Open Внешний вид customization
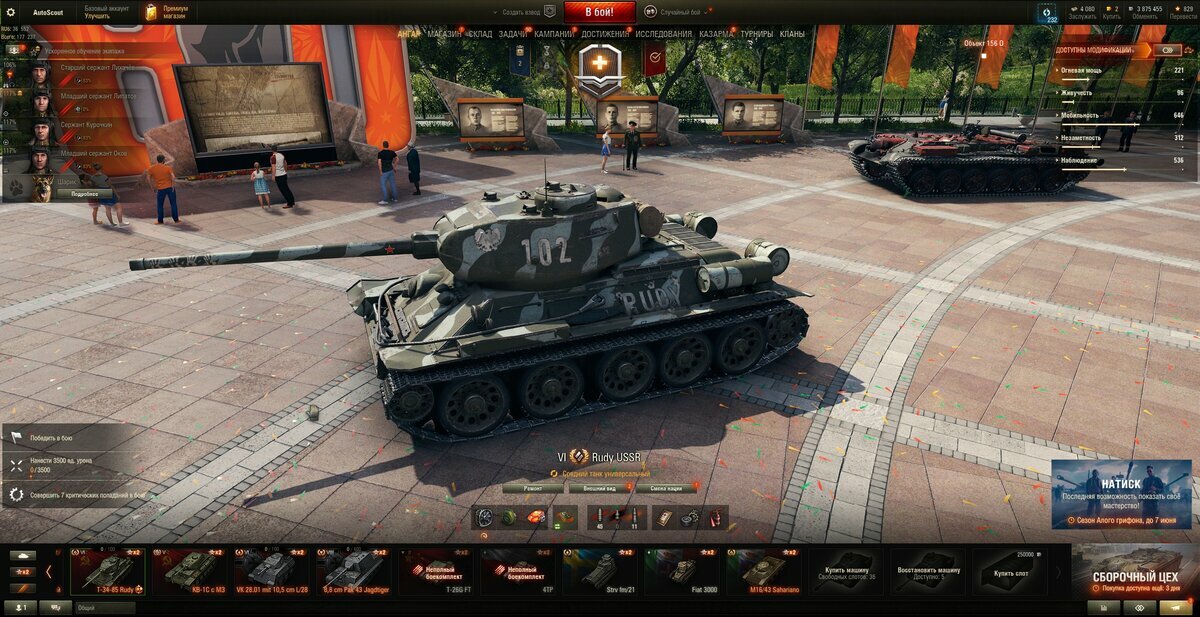The height and width of the screenshot is (617, 1200). (x=598, y=488)
